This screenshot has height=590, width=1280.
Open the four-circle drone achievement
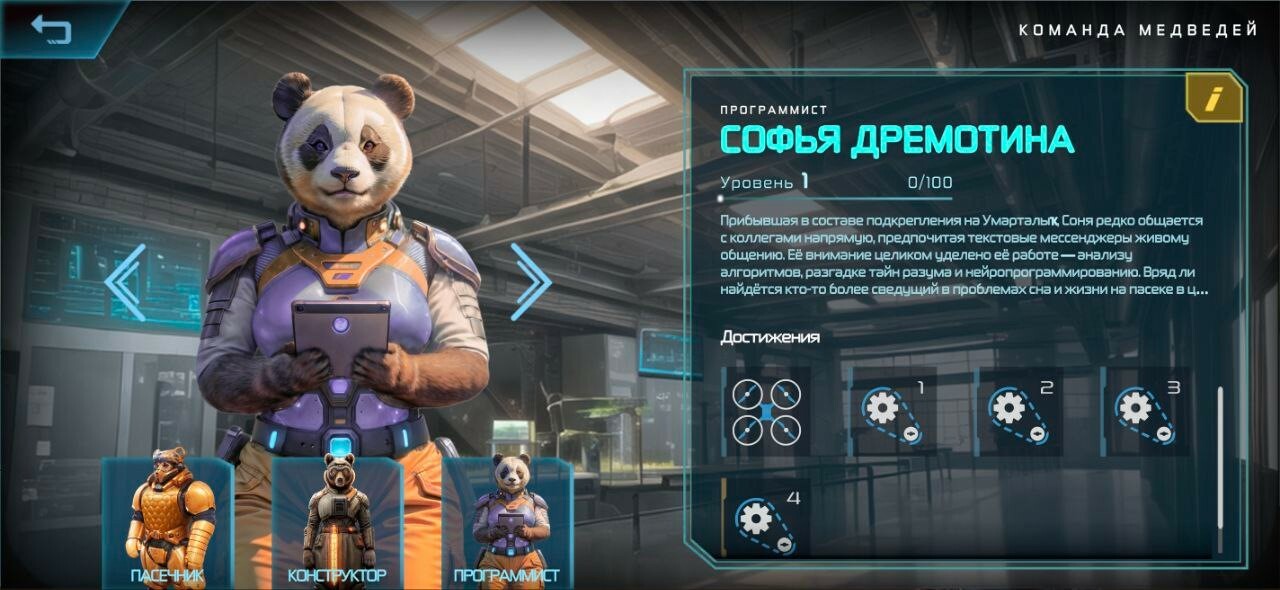766,412
